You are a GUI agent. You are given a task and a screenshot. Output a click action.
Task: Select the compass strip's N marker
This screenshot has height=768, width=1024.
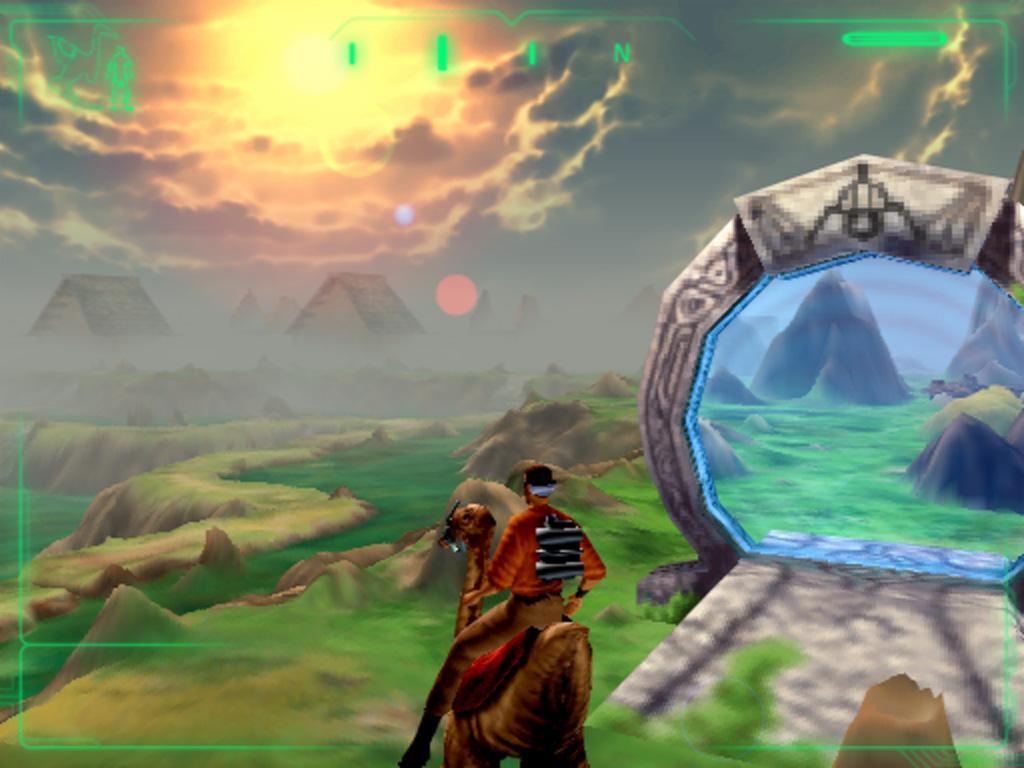[622, 53]
